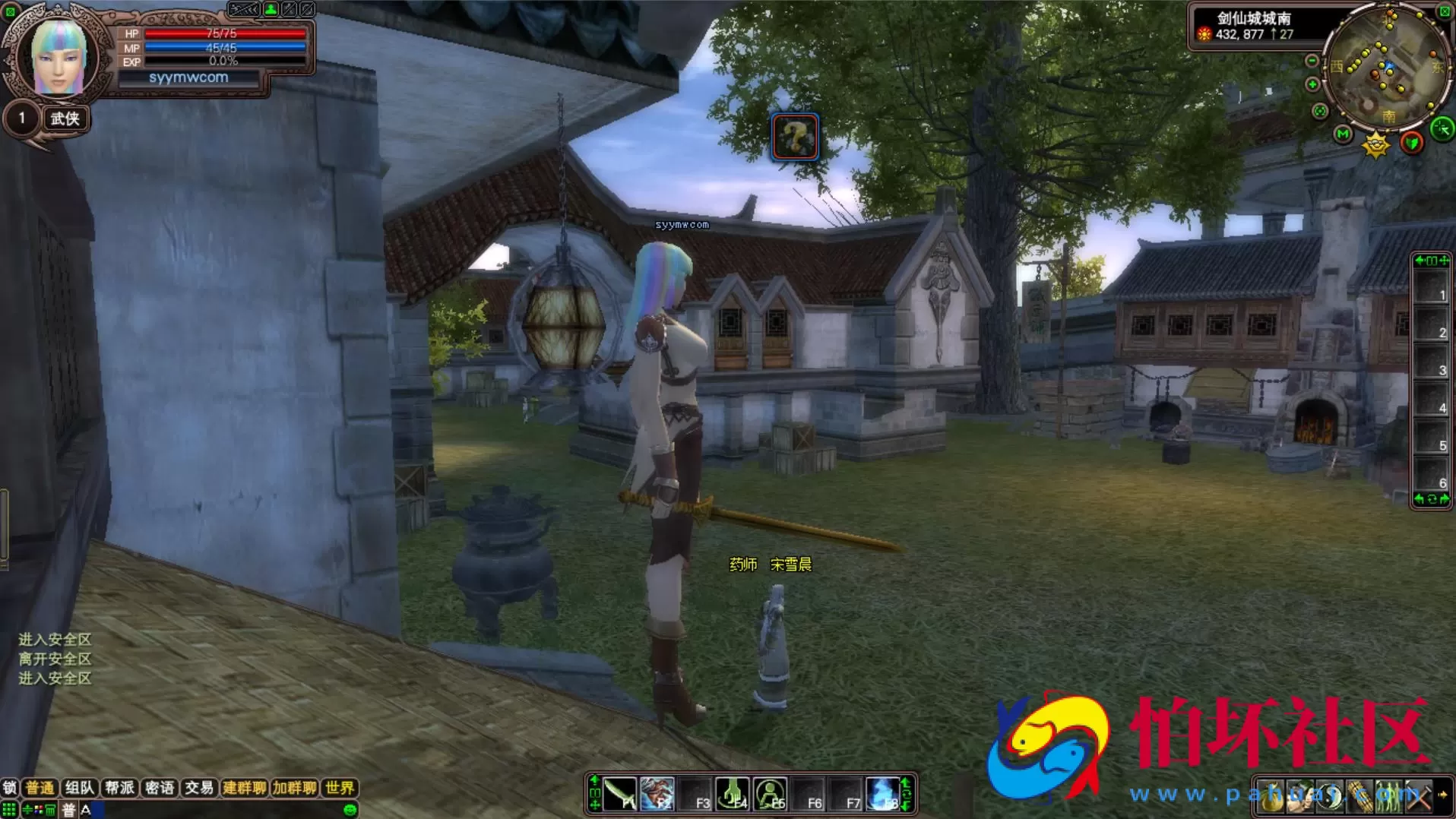1456x819 pixels.
Task: Activate the green cursor targeting button
Action: (x=1442, y=129)
